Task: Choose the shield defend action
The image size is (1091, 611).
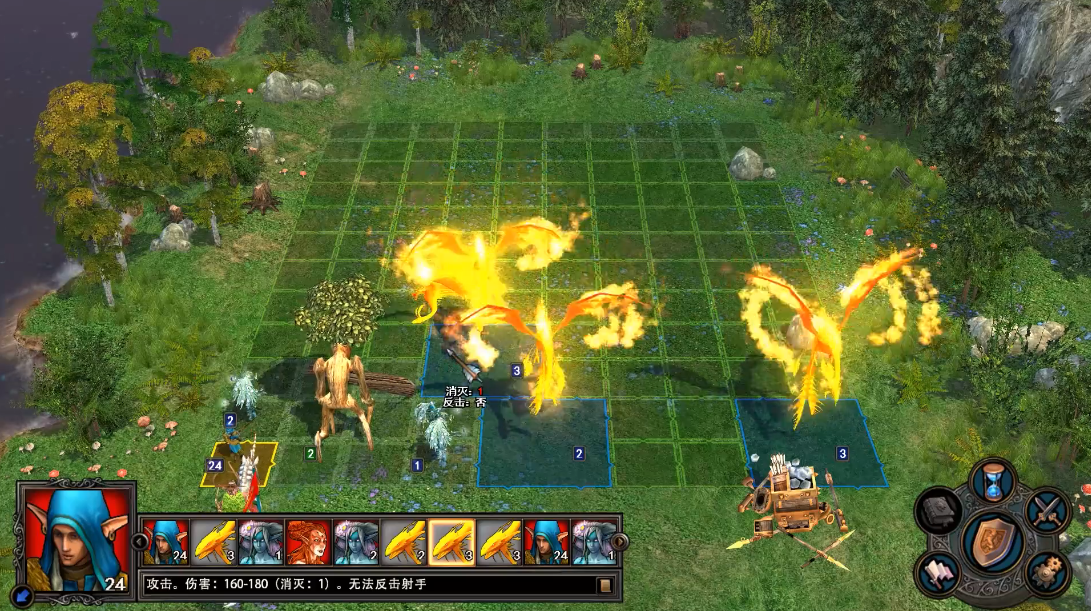Action: point(993,540)
